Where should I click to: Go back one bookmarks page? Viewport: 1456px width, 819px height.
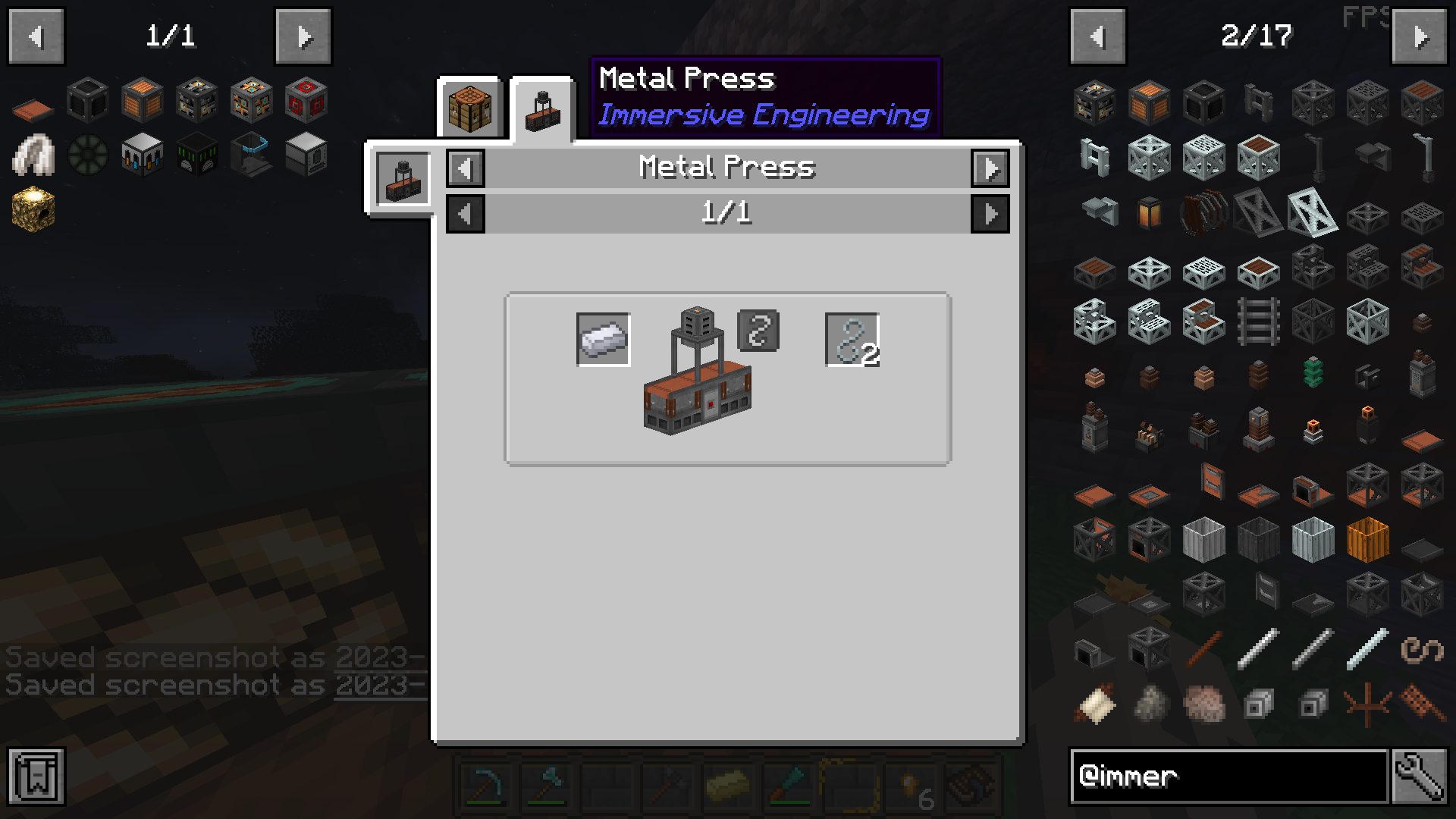tap(36, 36)
